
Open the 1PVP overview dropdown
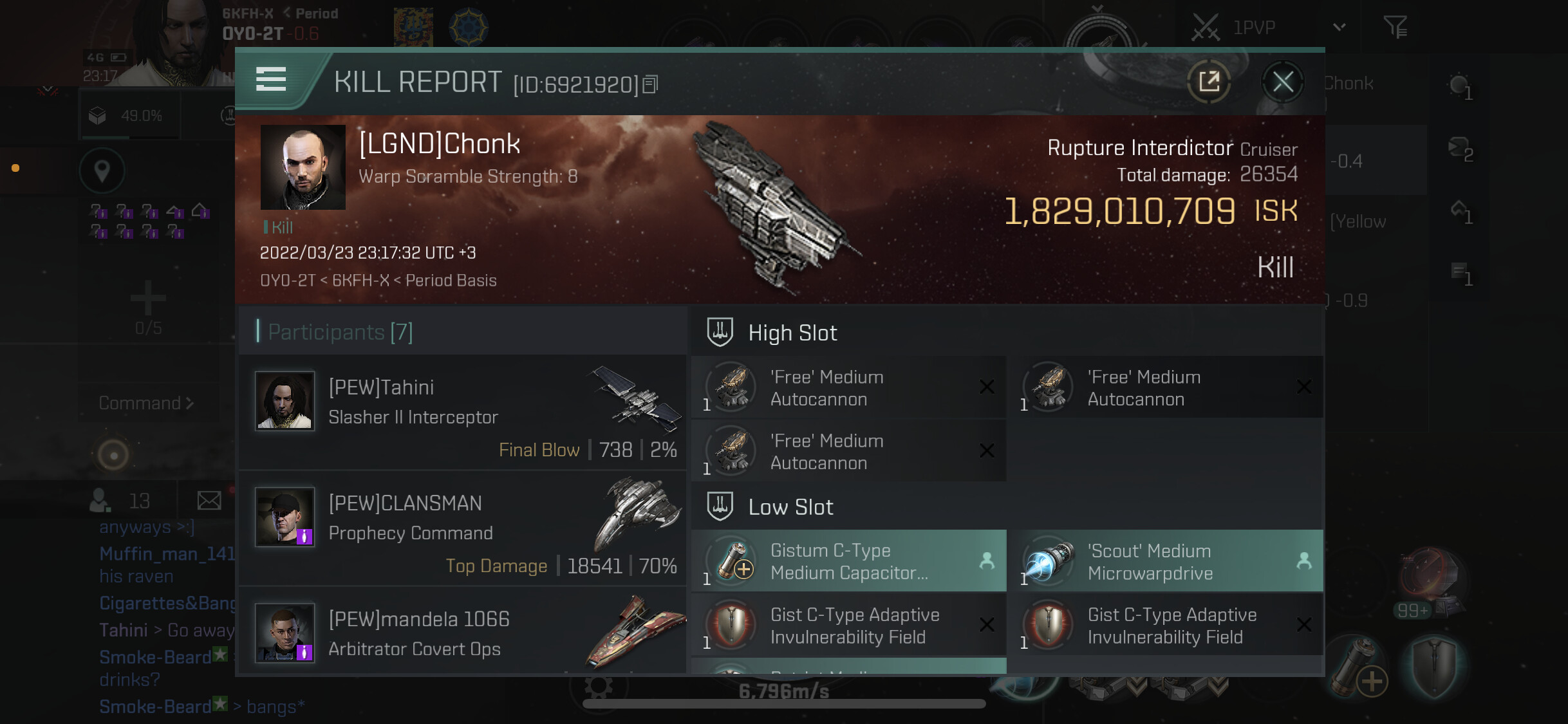click(1339, 27)
